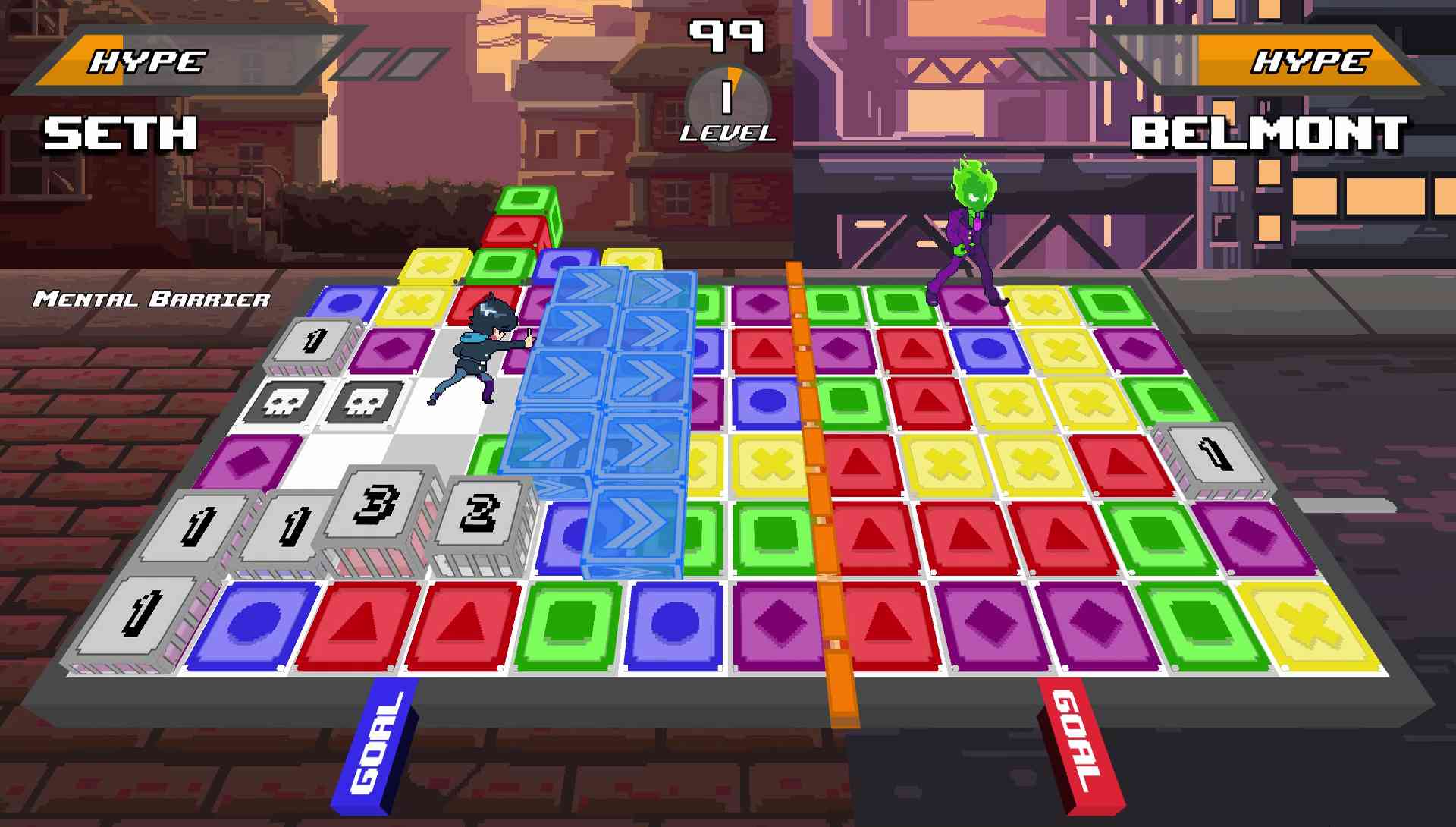The image size is (1456, 827).
Task: Click Belmont's HYPE meter bar
Action: (x=1312, y=61)
